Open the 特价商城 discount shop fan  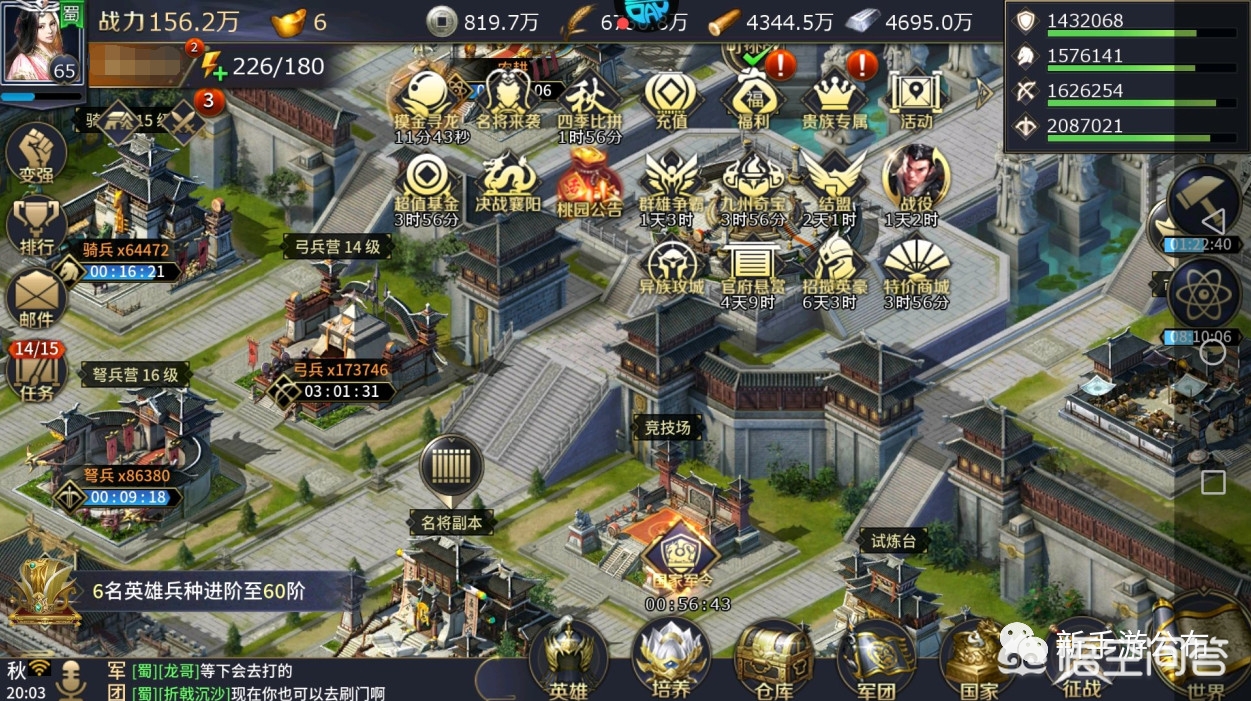(x=916, y=266)
